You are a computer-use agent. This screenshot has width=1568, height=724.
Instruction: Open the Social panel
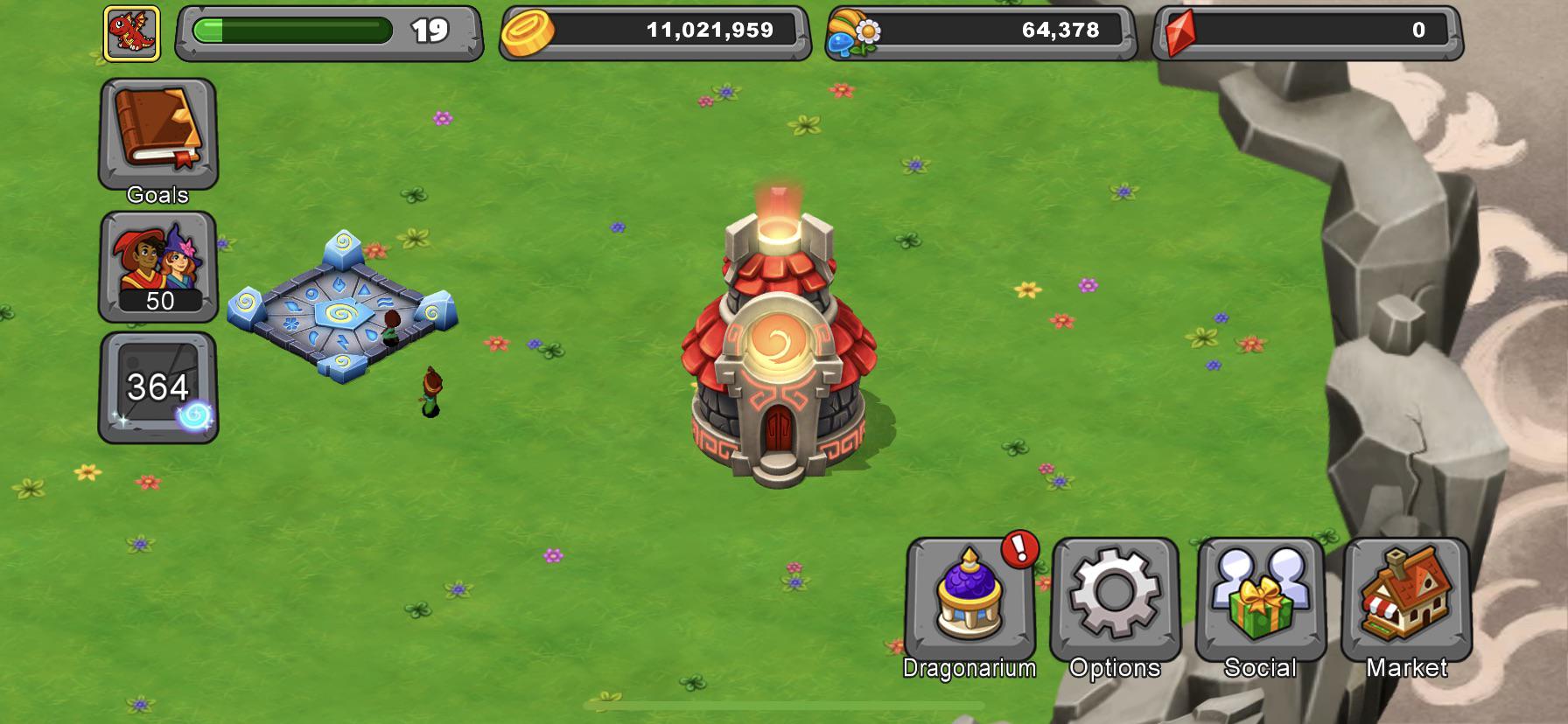coord(1263,603)
